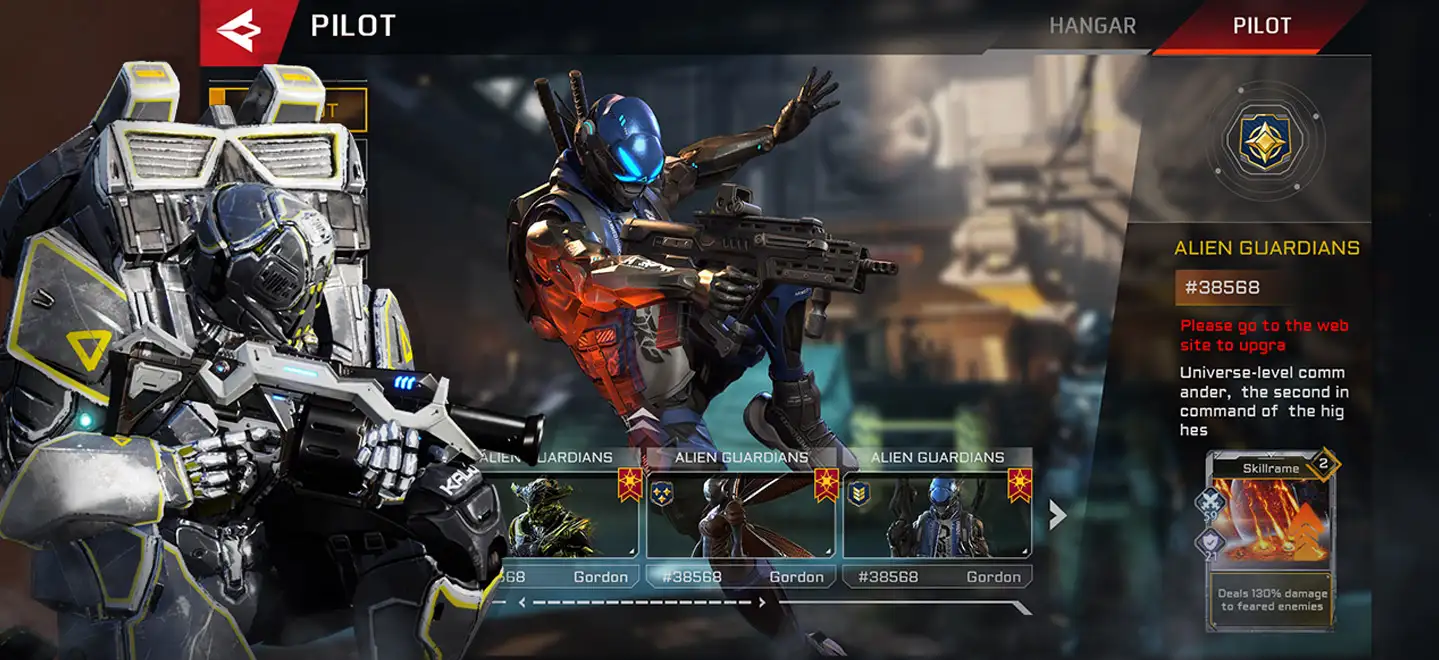1439x660 pixels.
Task: Switch to the HANGAR tab
Action: pos(1092,26)
